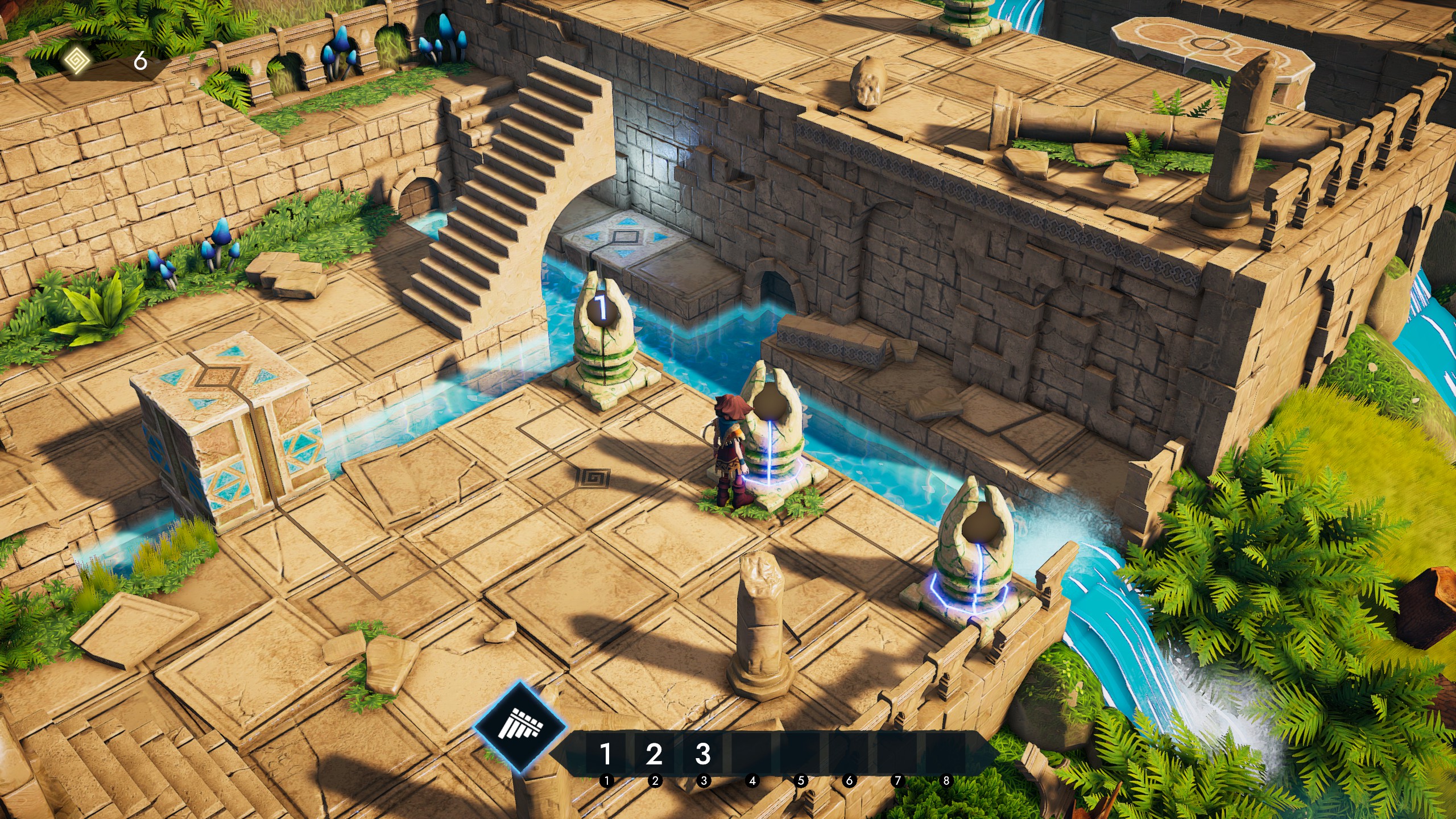
Task: Select the pan flute instrument icon
Action: [x=520, y=727]
